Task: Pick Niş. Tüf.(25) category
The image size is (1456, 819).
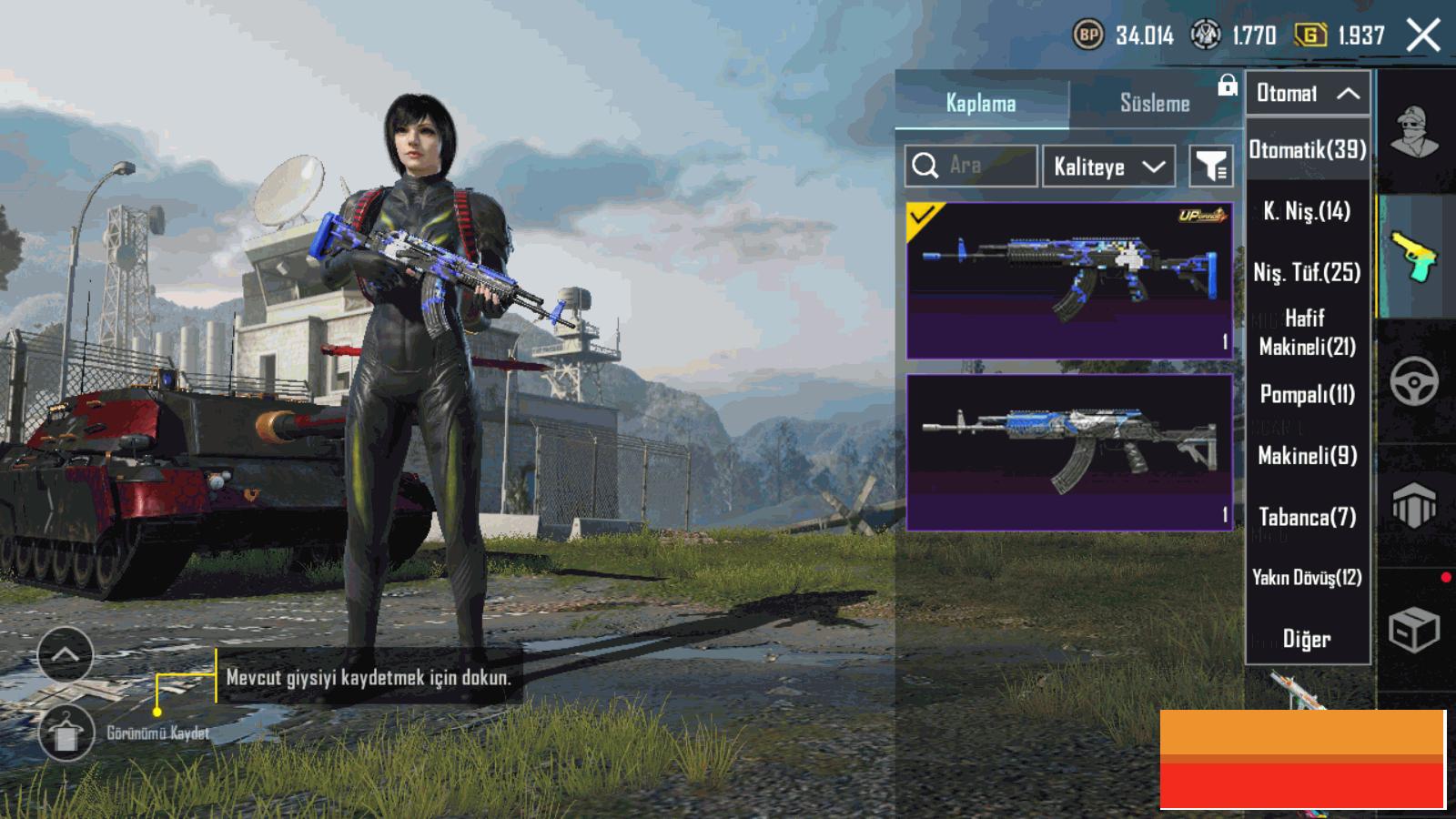Action: click(x=1308, y=272)
